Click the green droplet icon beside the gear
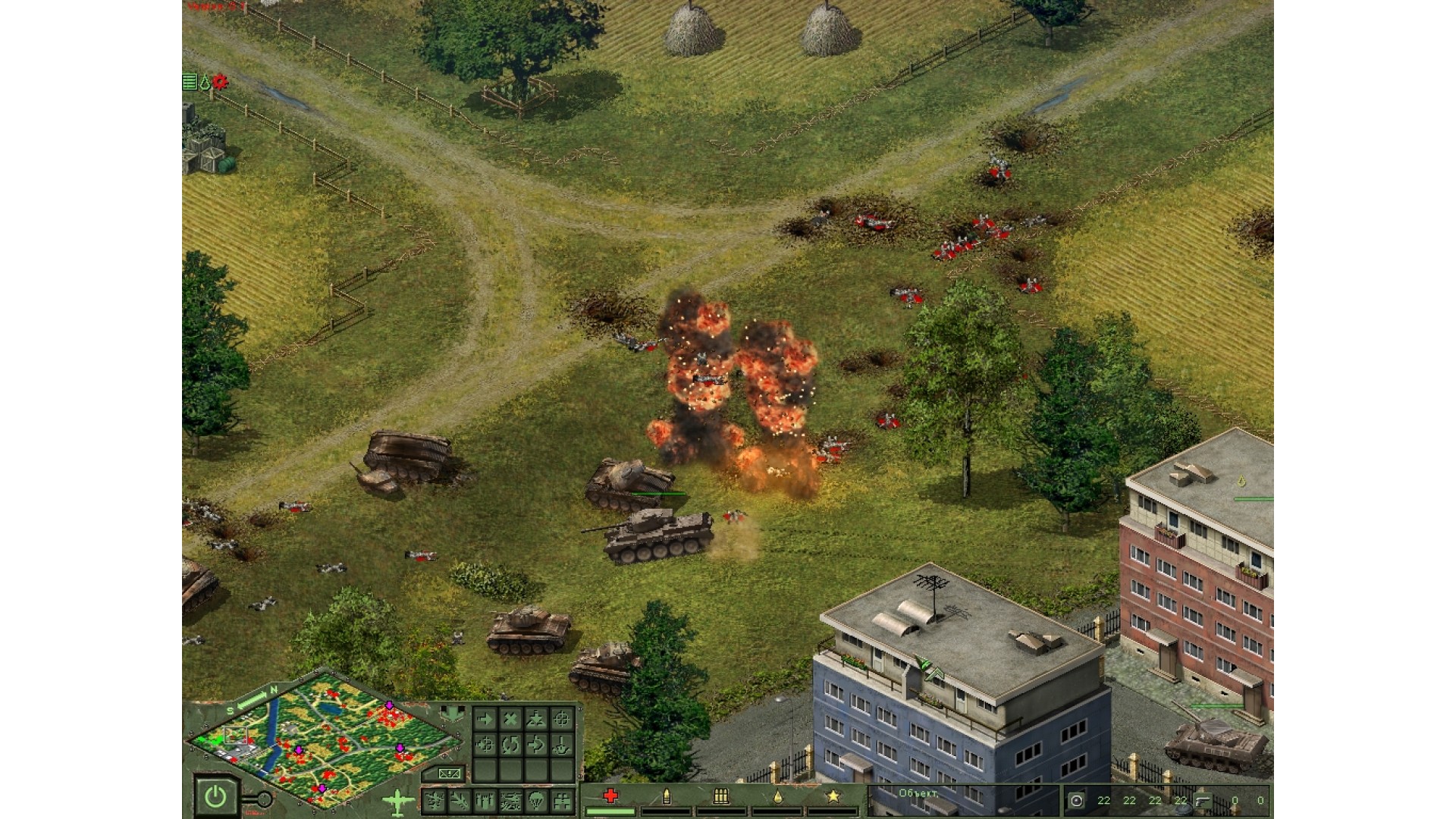 [205, 82]
